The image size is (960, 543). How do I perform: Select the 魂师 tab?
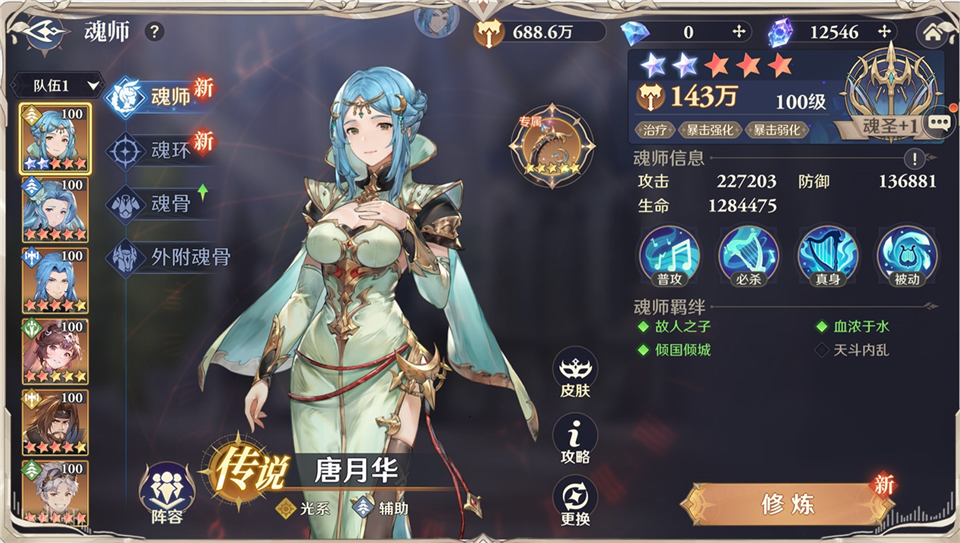tap(160, 97)
